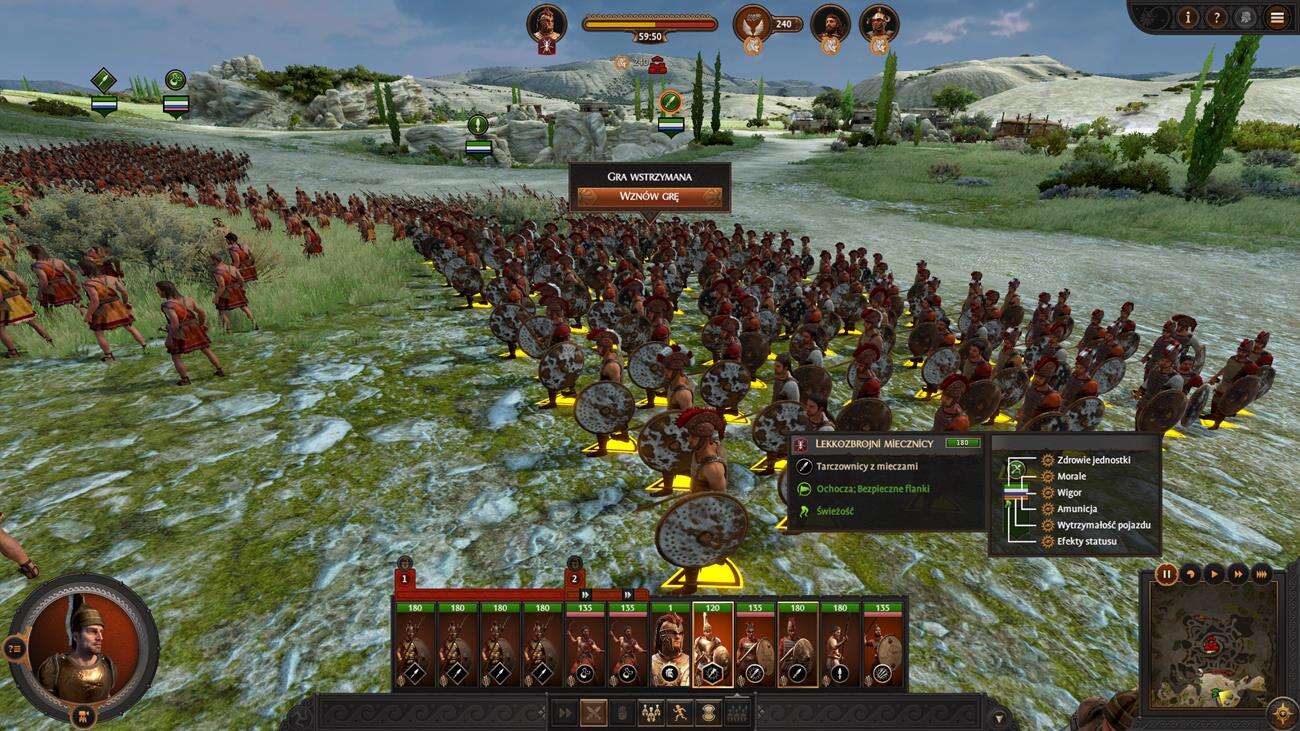Click the compass button beside the minimap
This screenshot has height=731, width=1300.
tap(1280, 713)
